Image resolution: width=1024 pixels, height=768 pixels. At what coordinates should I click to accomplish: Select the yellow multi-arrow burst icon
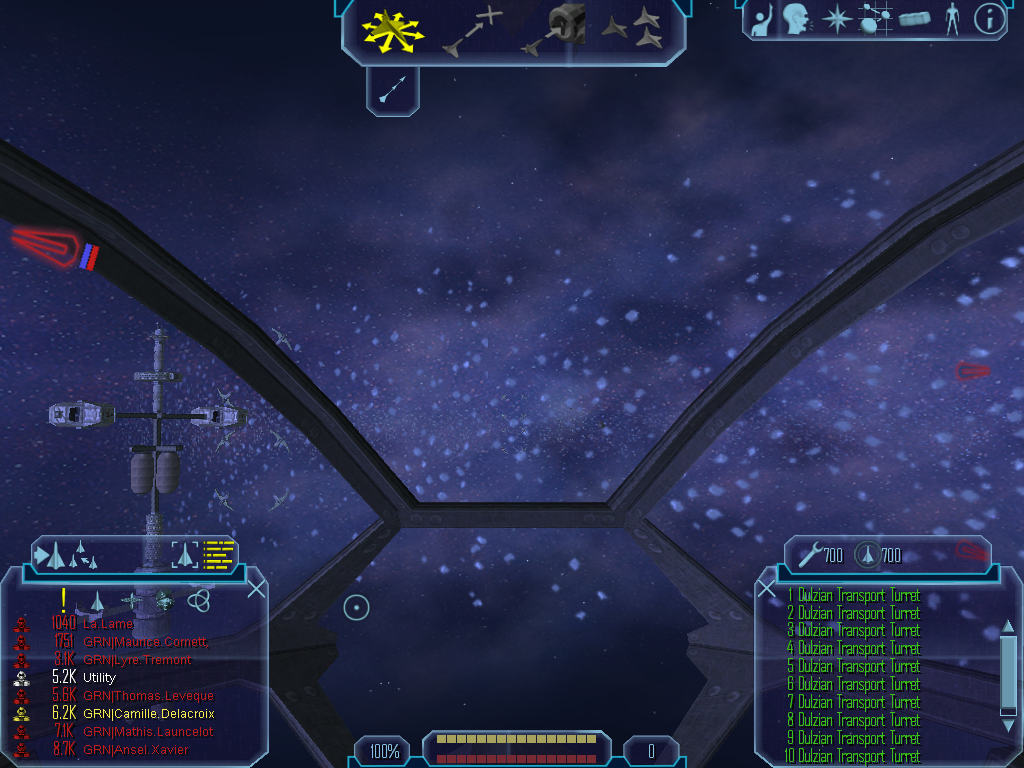point(393,31)
